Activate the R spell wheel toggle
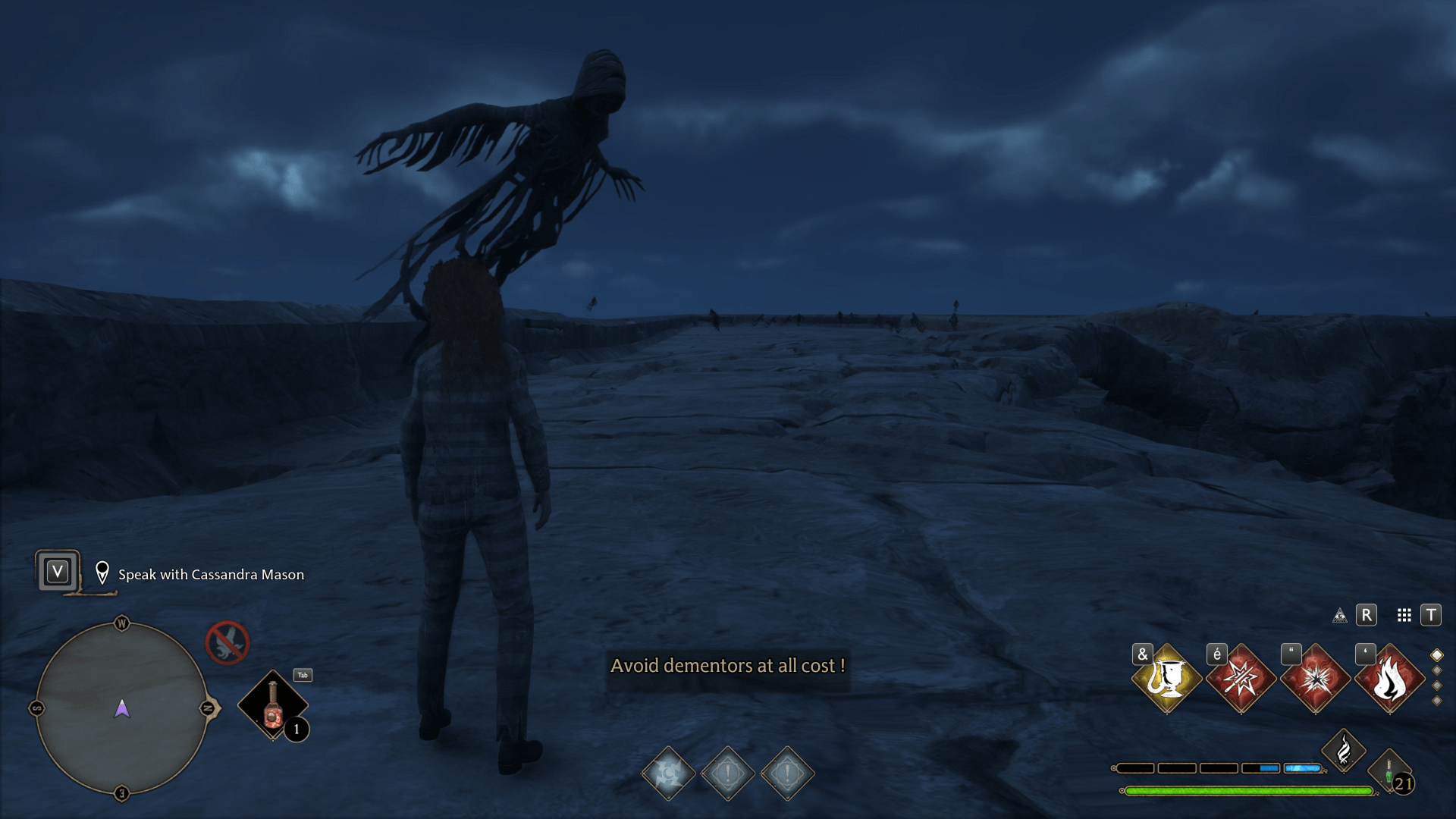 (x=1367, y=616)
